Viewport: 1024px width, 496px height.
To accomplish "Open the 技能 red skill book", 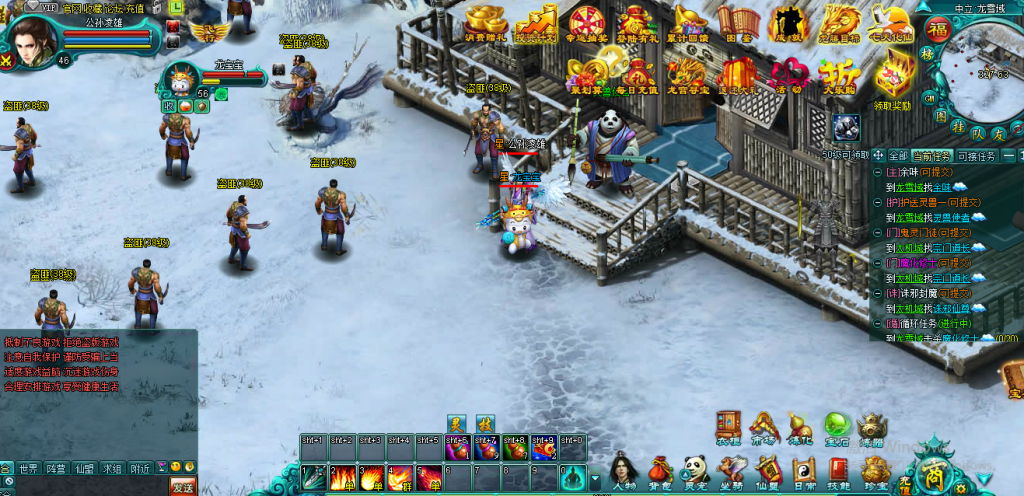I will coord(837,470).
